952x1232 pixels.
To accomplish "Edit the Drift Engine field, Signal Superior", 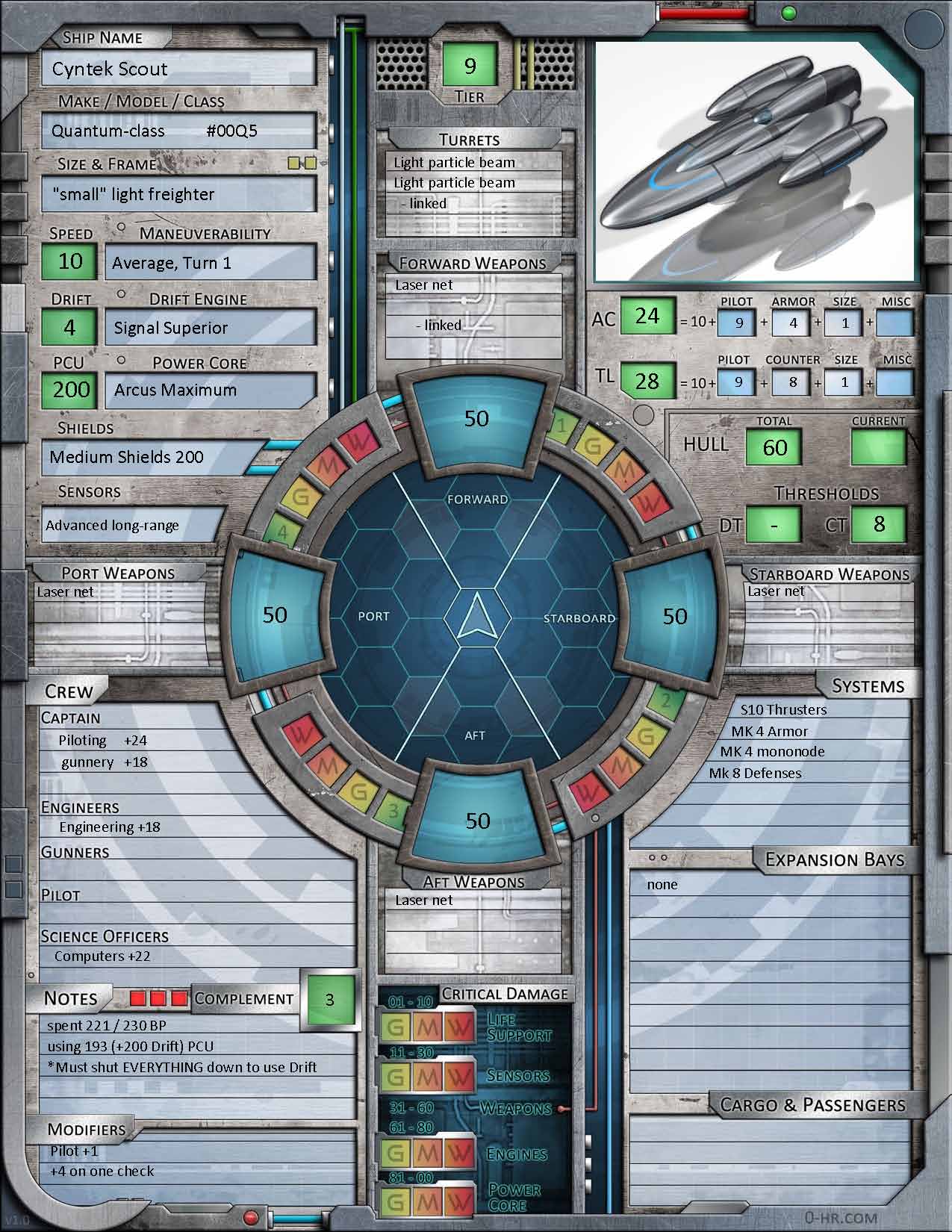I will point(211,328).
